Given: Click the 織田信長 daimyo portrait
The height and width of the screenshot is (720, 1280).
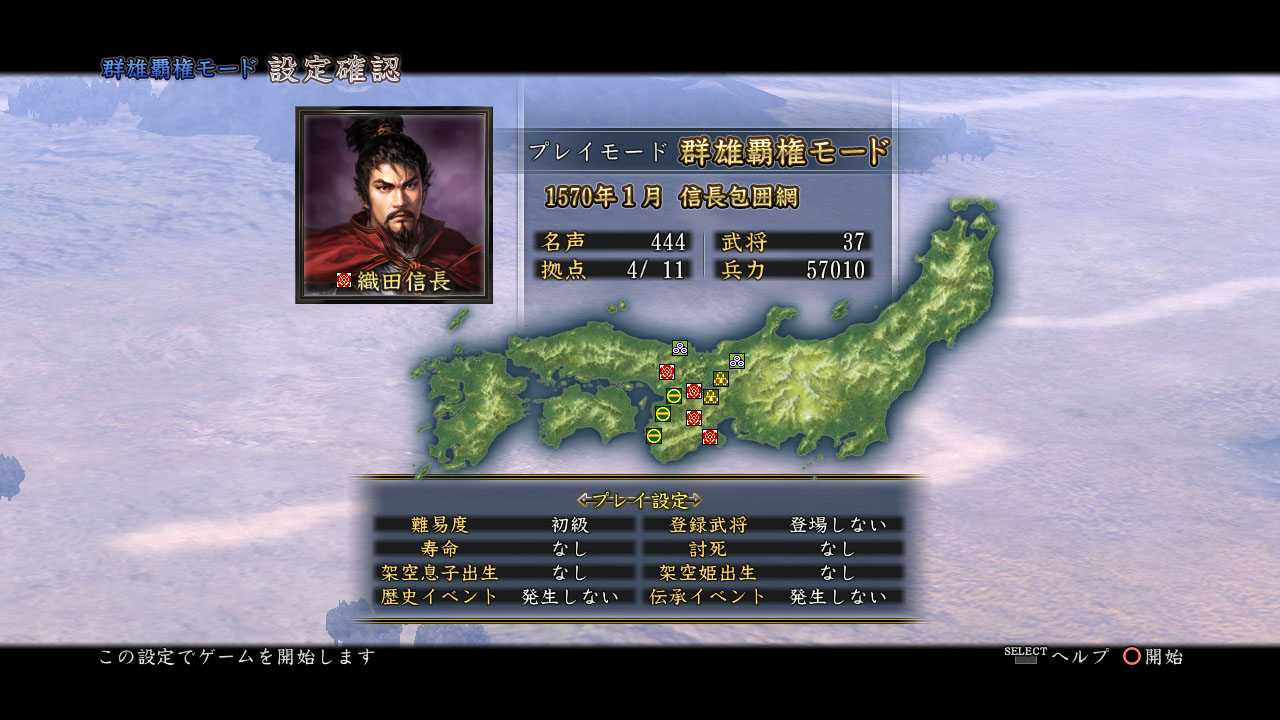Looking at the screenshot, I should [394, 204].
